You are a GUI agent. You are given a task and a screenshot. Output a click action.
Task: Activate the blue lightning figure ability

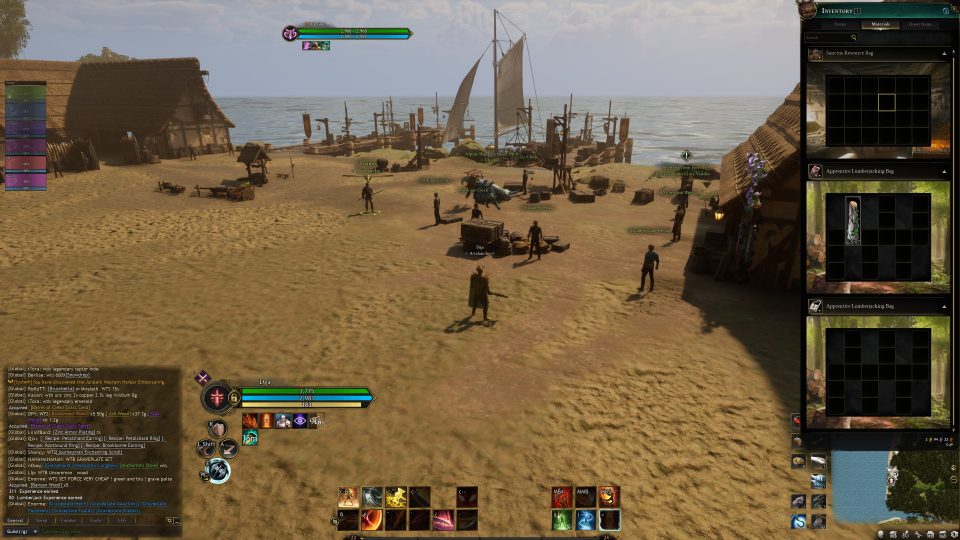(x=585, y=519)
